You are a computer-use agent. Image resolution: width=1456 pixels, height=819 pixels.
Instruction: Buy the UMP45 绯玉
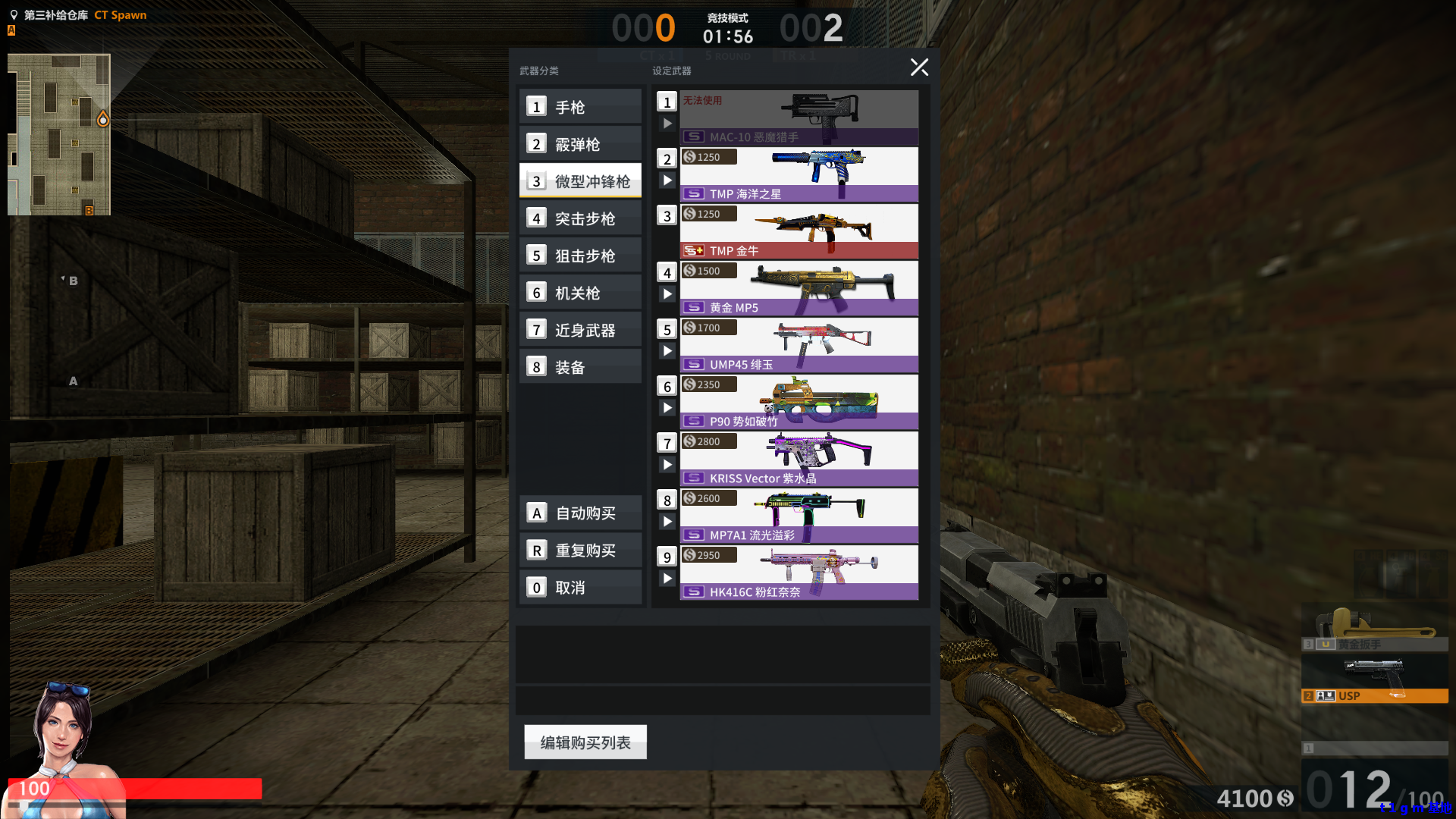click(x=799, y=345)
